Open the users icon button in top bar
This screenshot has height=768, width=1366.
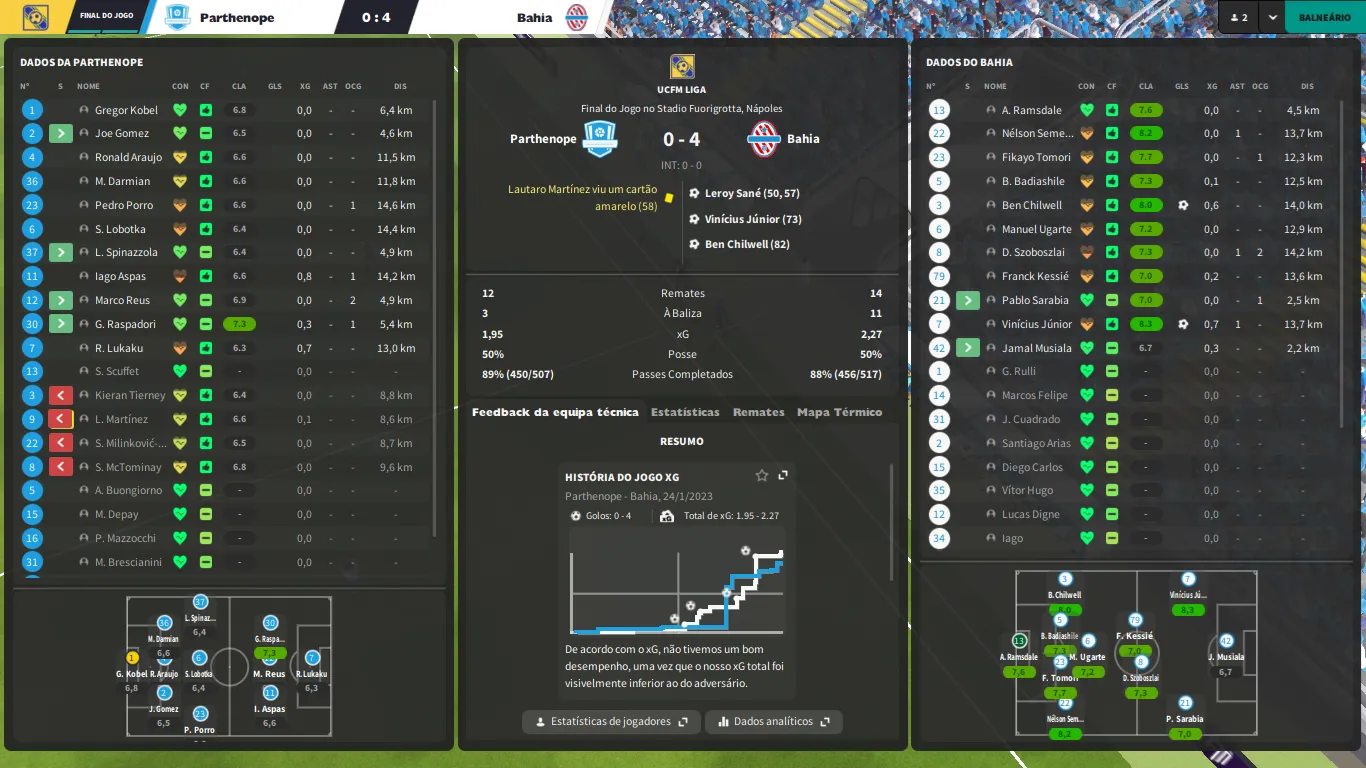tap(1238, 17)
